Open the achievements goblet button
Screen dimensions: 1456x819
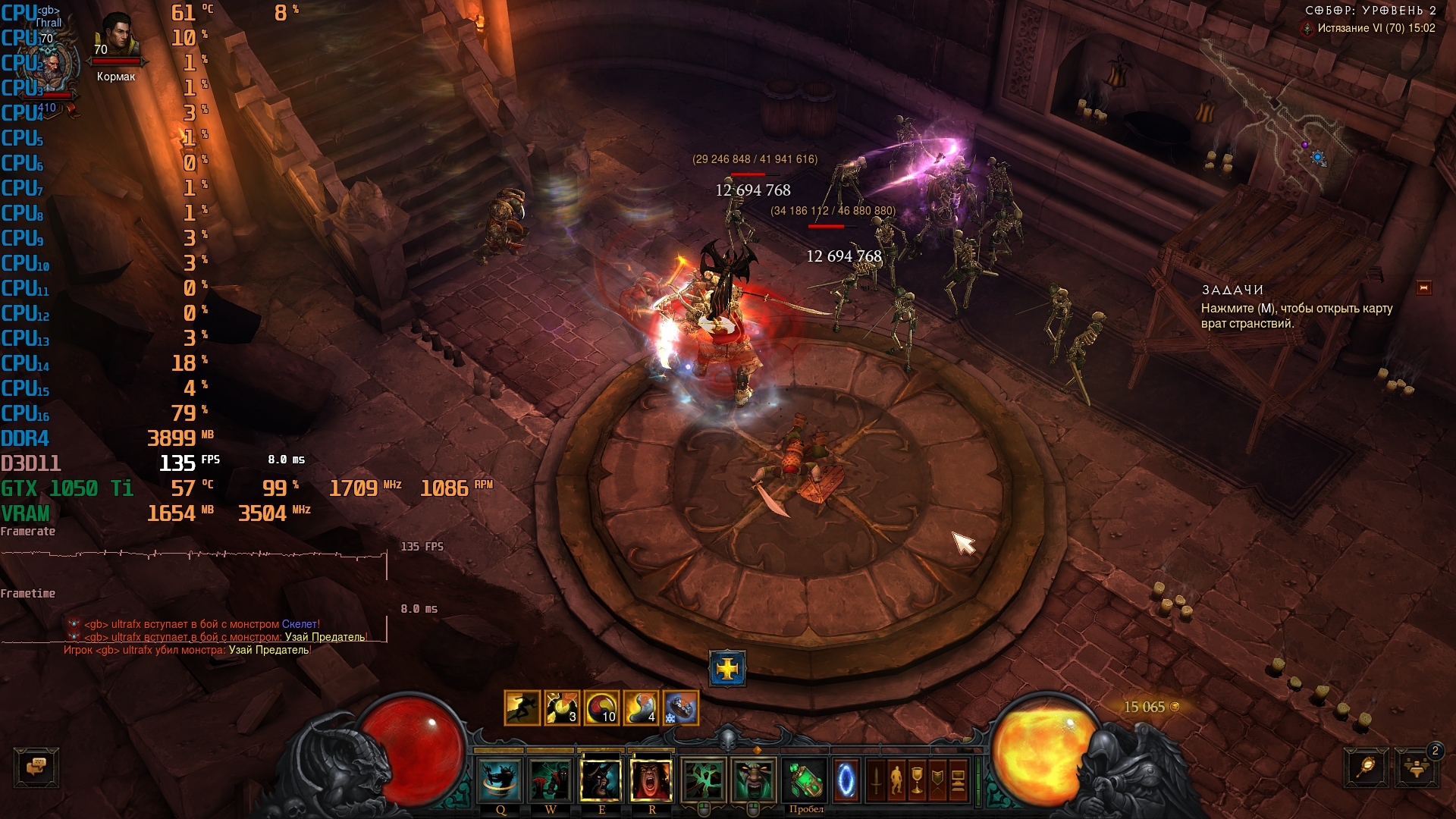point(917,780)
